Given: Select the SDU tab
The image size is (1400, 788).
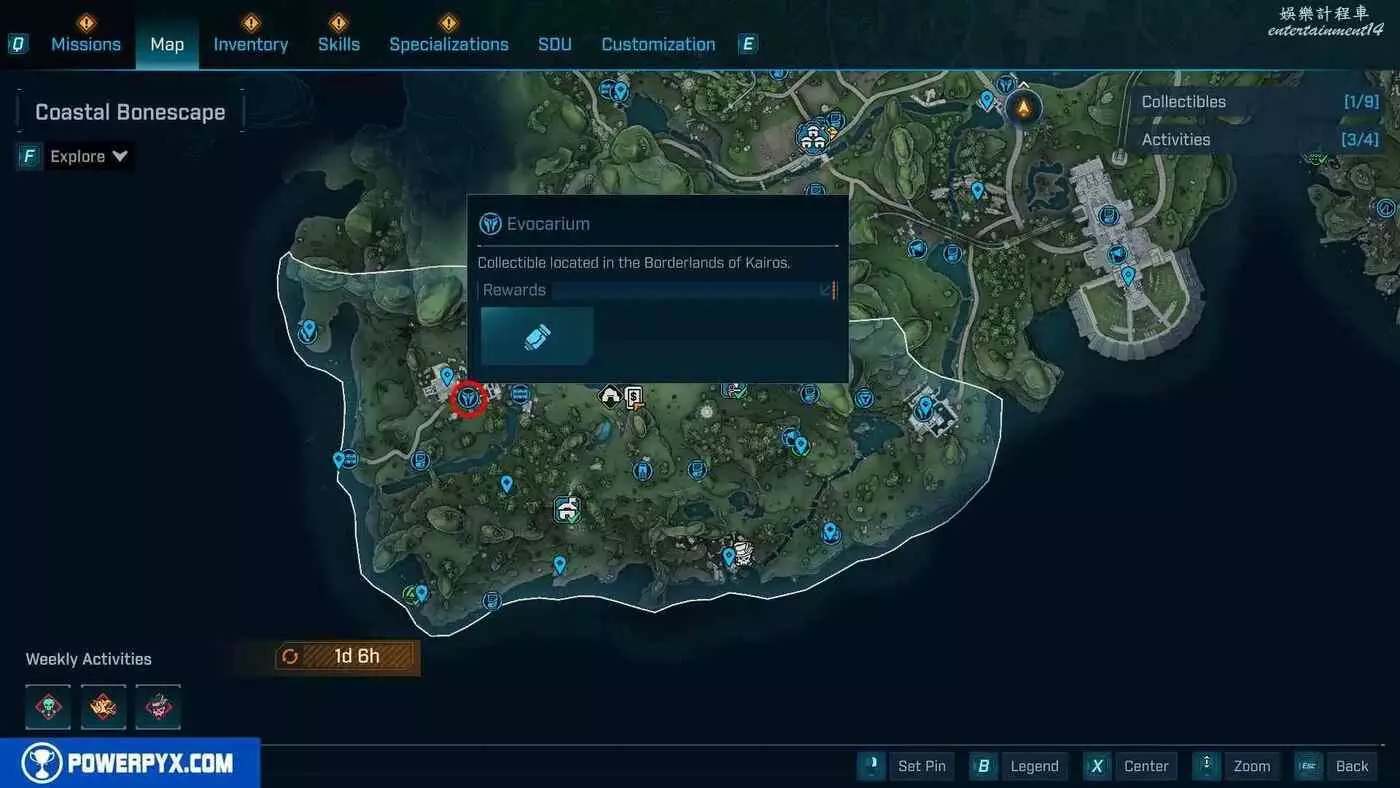Looking at the screenshot, I should tap(555, 44).
